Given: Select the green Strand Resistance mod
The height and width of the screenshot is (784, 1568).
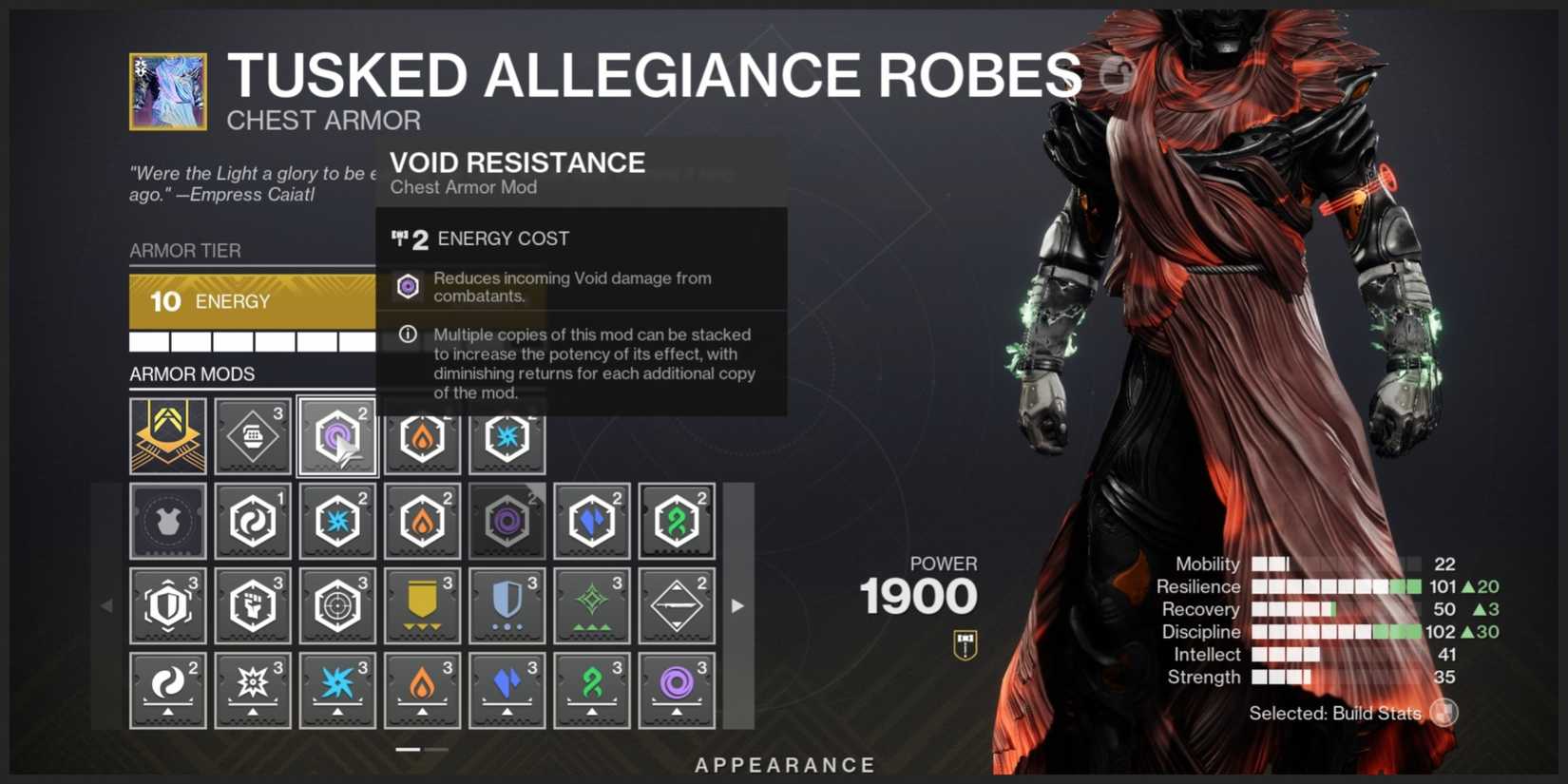Looking at the screenshot, I should pos(677,520).
